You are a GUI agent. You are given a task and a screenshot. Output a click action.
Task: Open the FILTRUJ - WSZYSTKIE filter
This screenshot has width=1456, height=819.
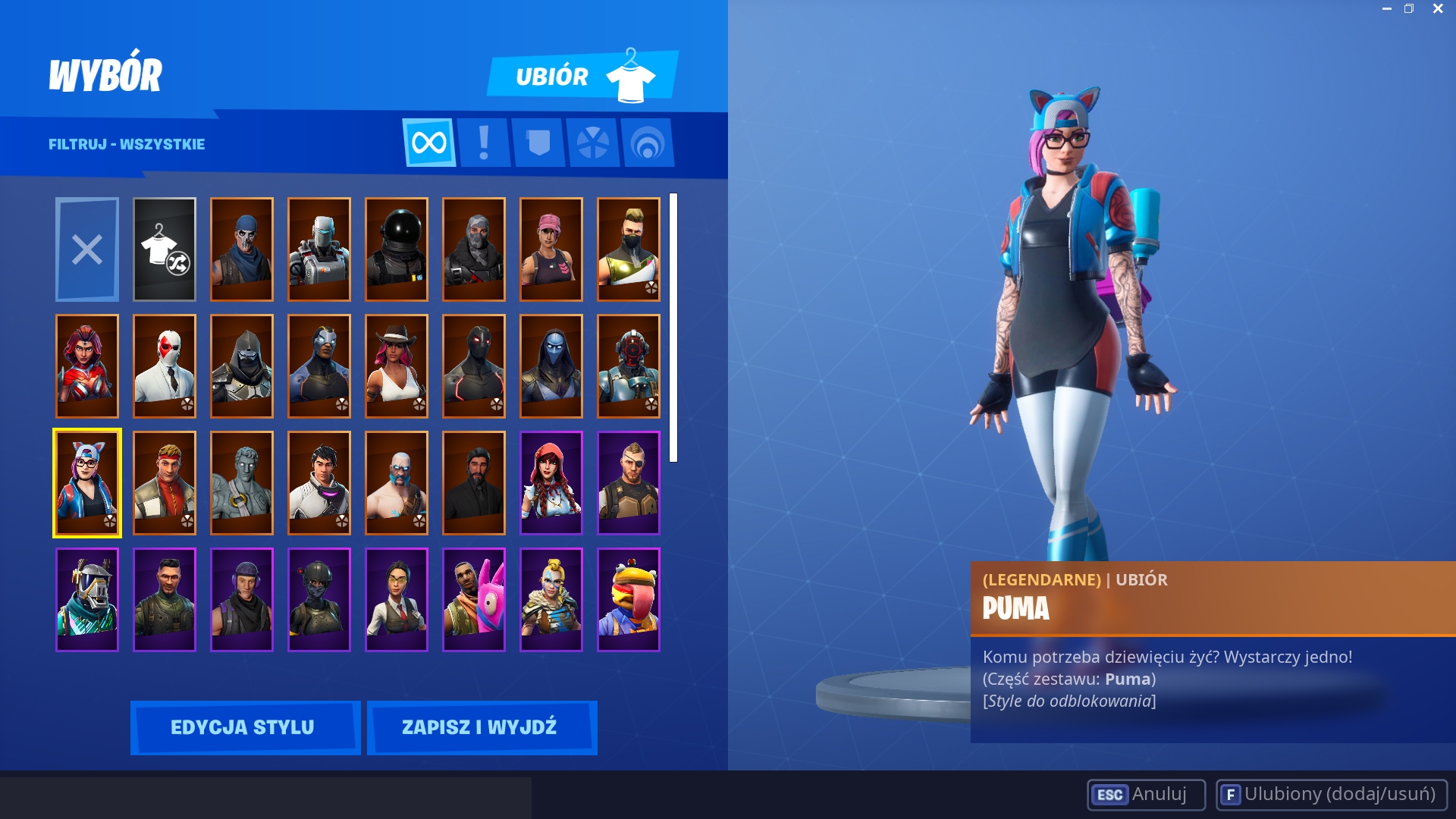pos(127,144)
